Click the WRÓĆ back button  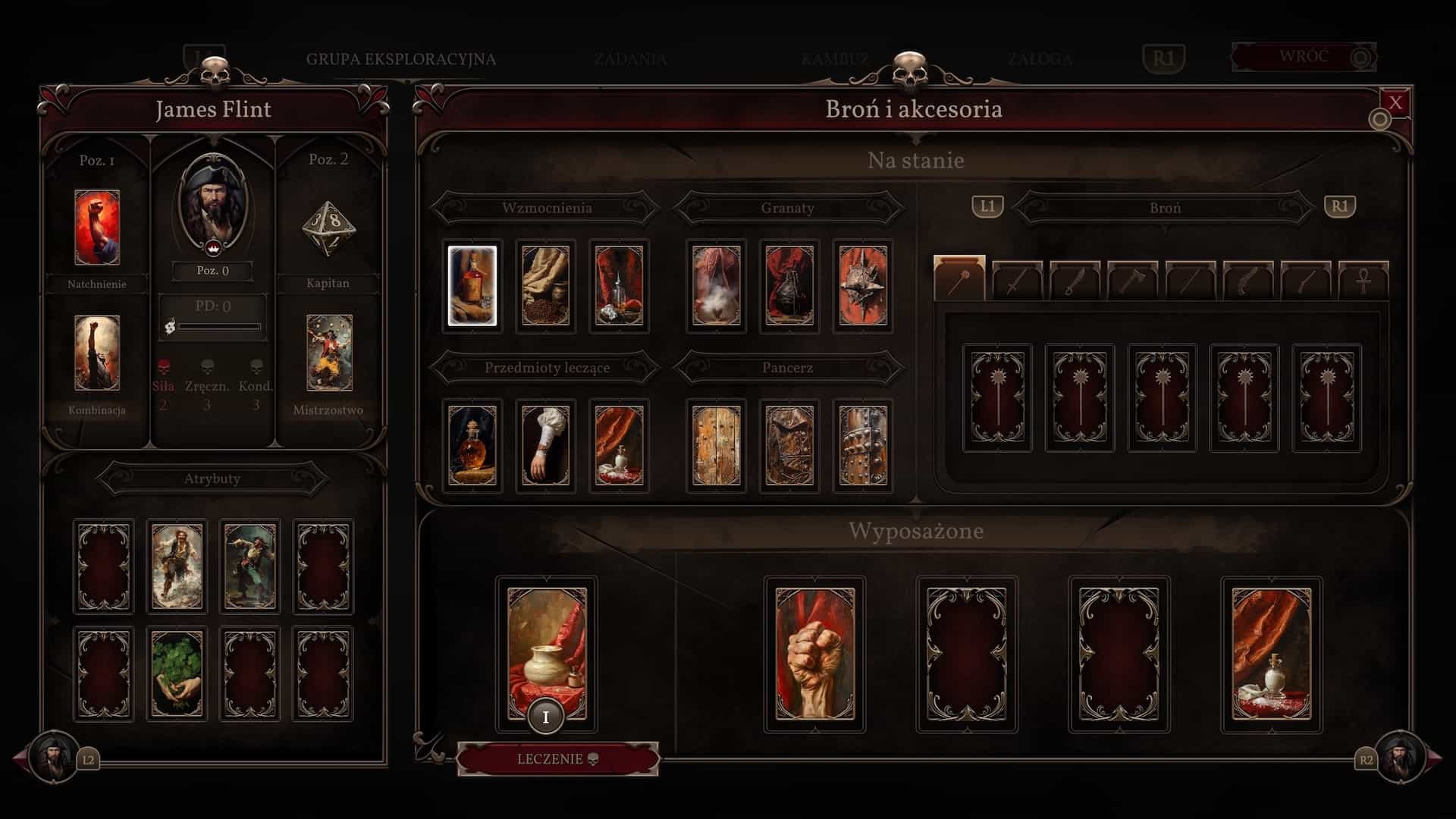(1304, 57)
